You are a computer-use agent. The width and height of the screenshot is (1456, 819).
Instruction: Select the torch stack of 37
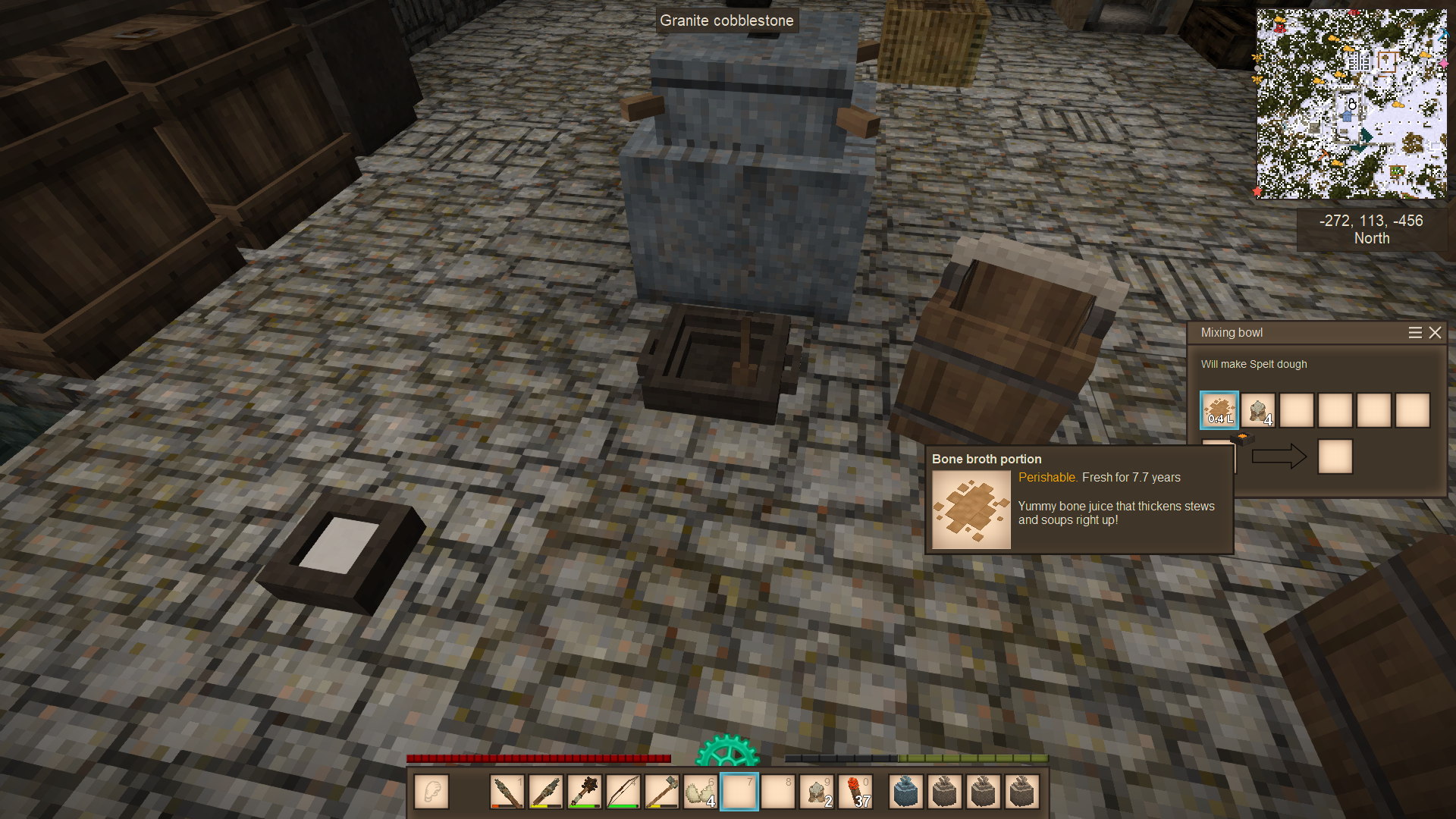[855, 792]
